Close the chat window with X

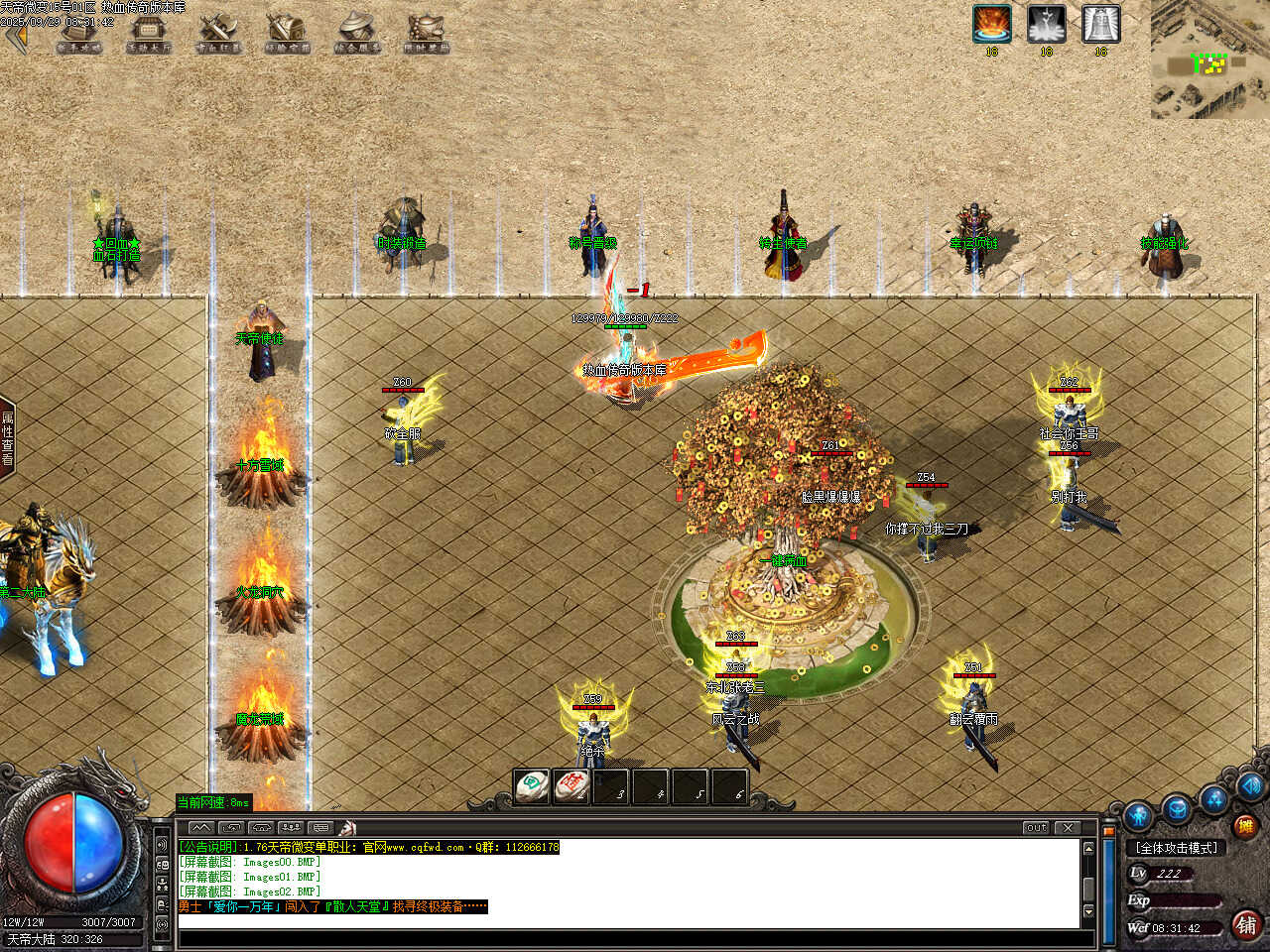(x=1068, y=827)
